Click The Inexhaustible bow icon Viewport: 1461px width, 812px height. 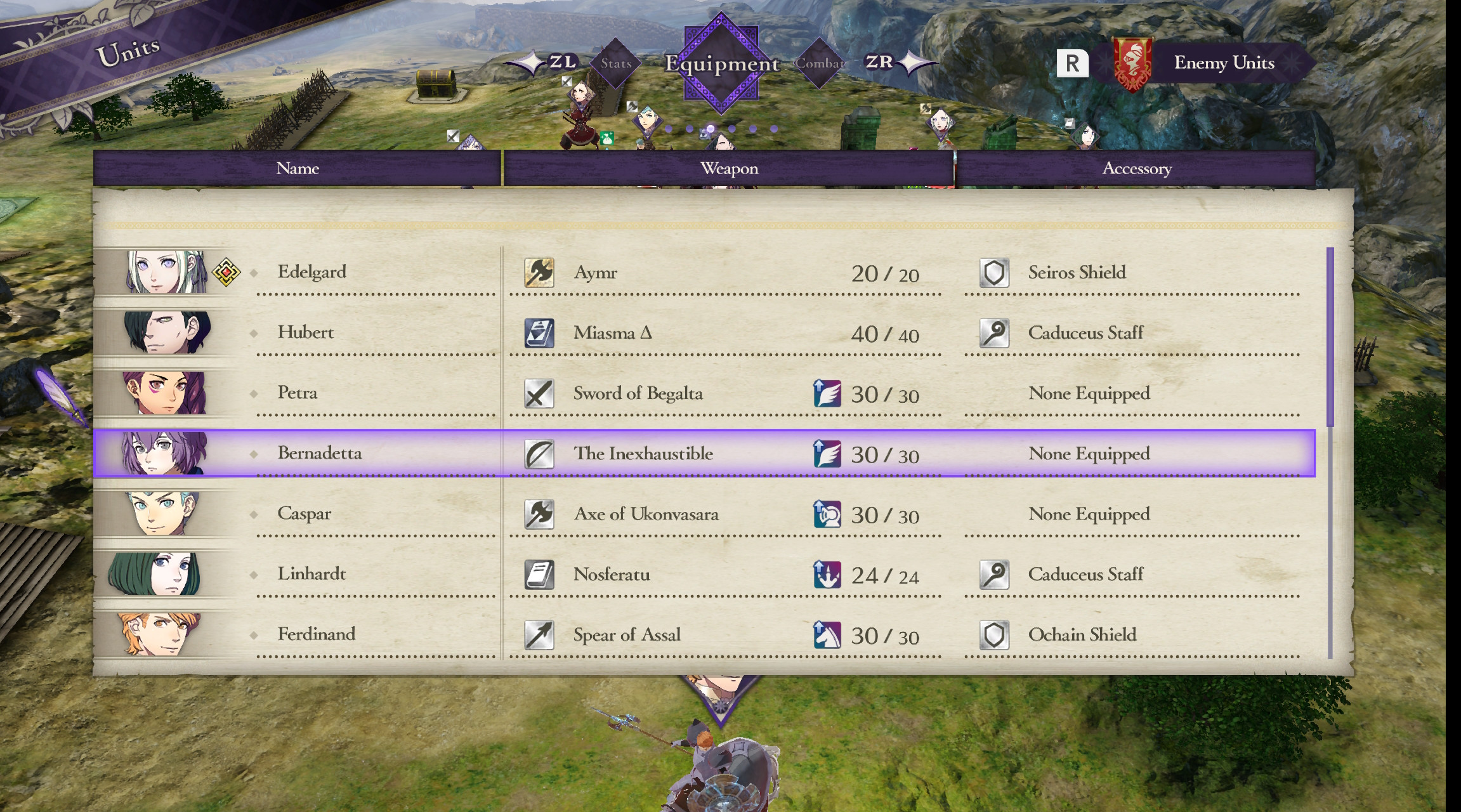point(539,453)
